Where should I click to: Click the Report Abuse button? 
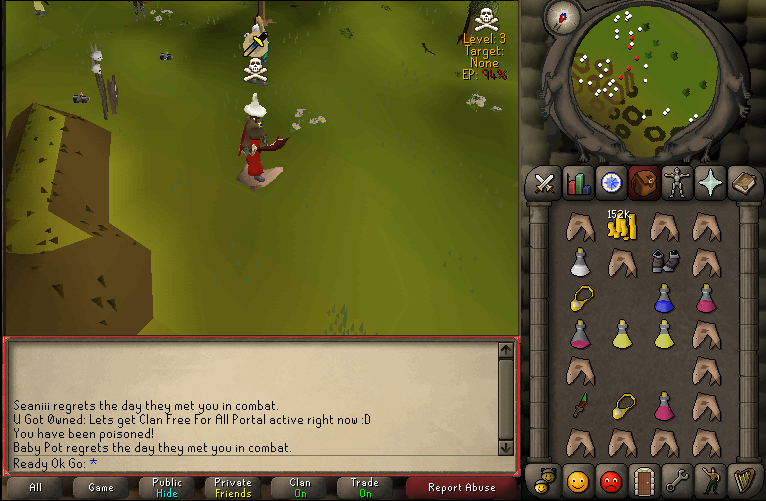pos(462,488)
